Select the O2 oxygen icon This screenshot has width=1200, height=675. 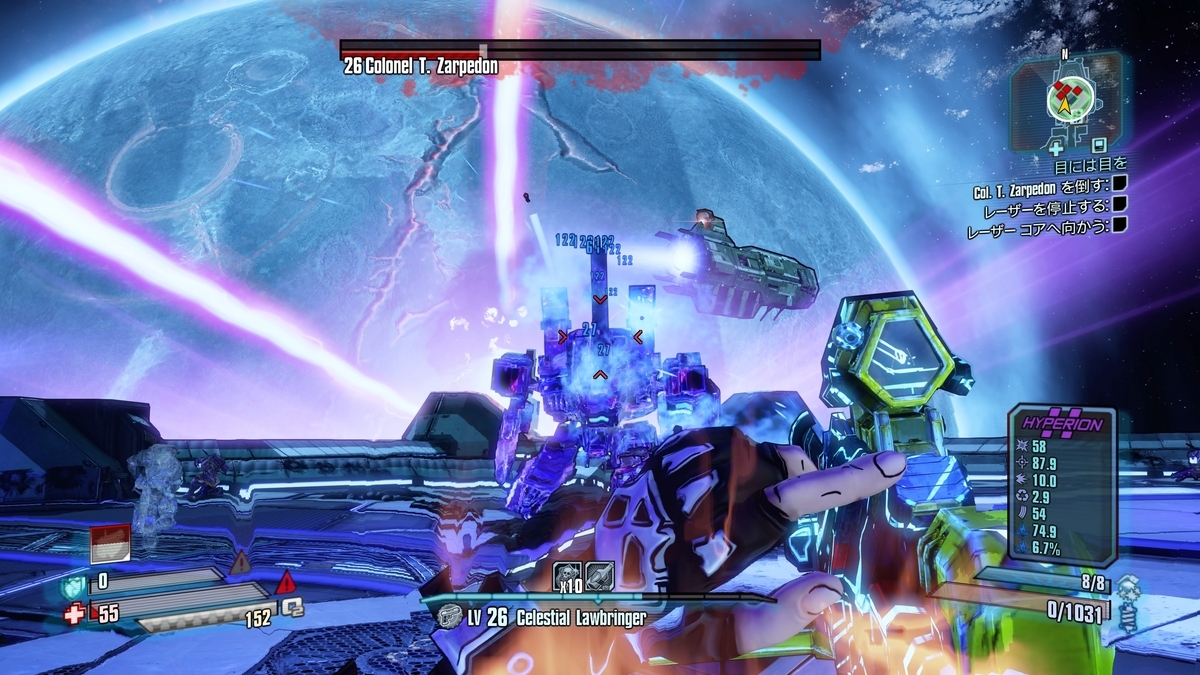pyautogui.click(x=291, y=607)
